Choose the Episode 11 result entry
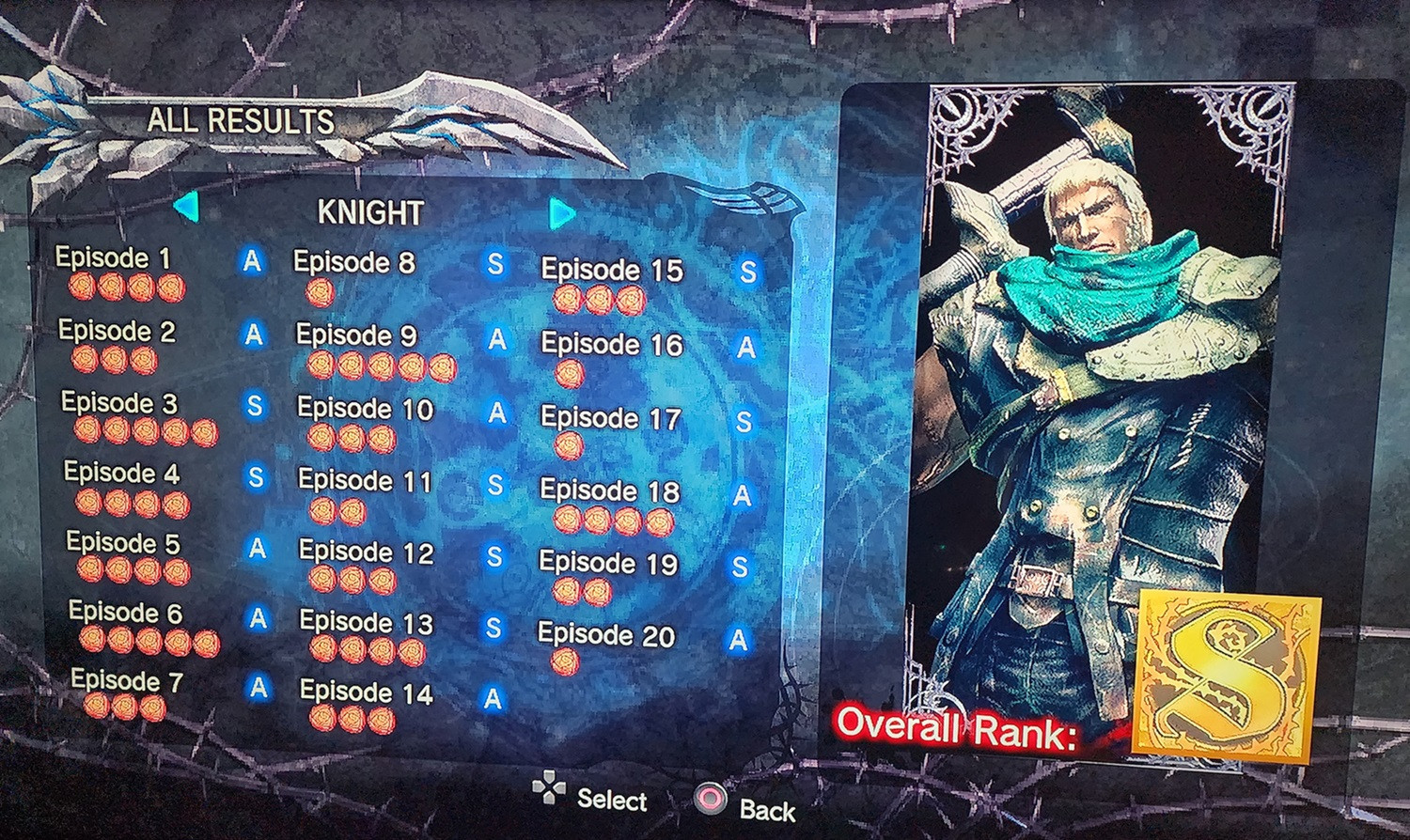Viewport: 1410px width, 840px height. point(365,481)
